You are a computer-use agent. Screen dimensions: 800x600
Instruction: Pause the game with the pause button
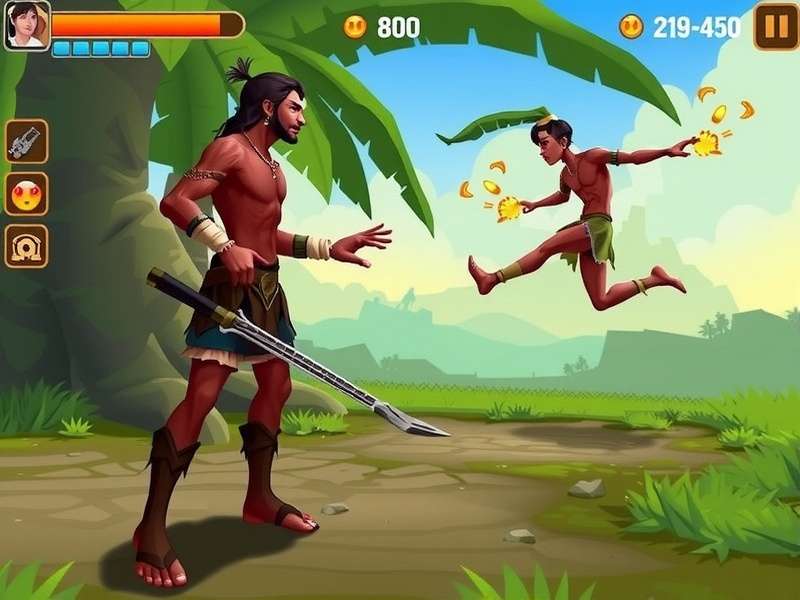tap(775, 26)
